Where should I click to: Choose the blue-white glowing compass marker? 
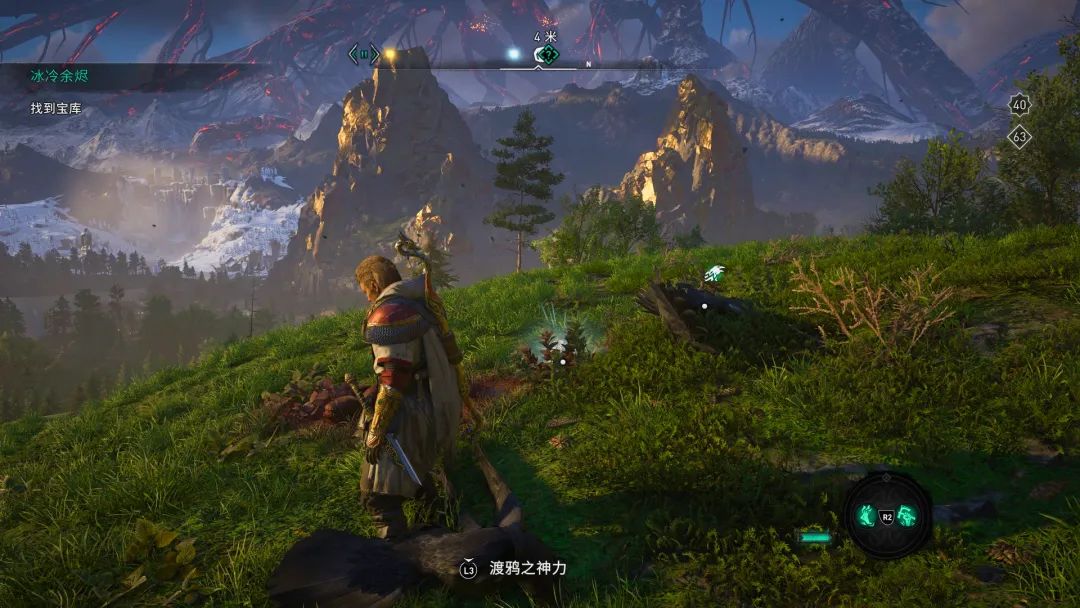click(x=514, y=54)
